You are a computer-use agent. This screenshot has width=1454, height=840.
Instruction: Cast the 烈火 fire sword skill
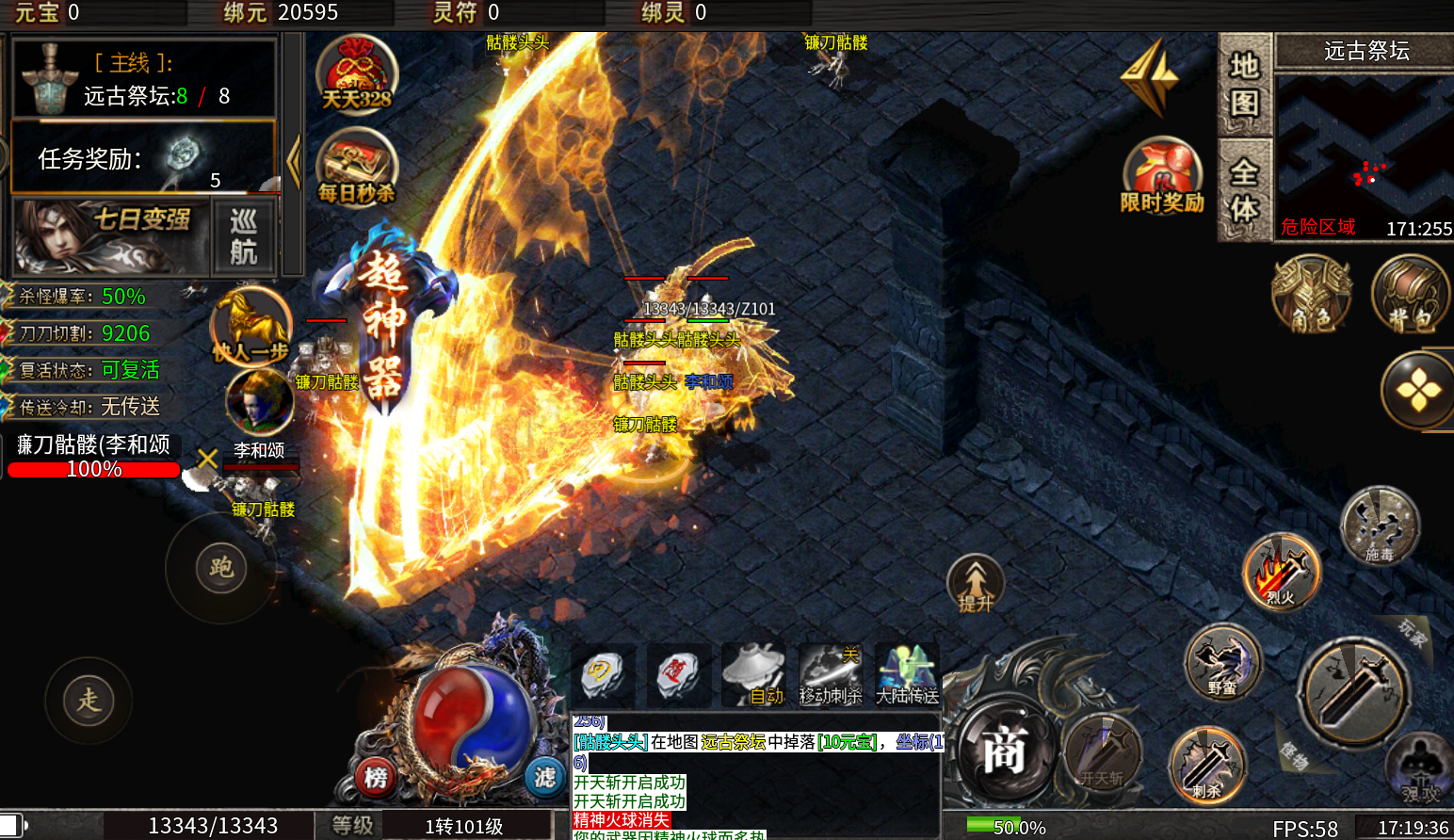pos(1281,571)
